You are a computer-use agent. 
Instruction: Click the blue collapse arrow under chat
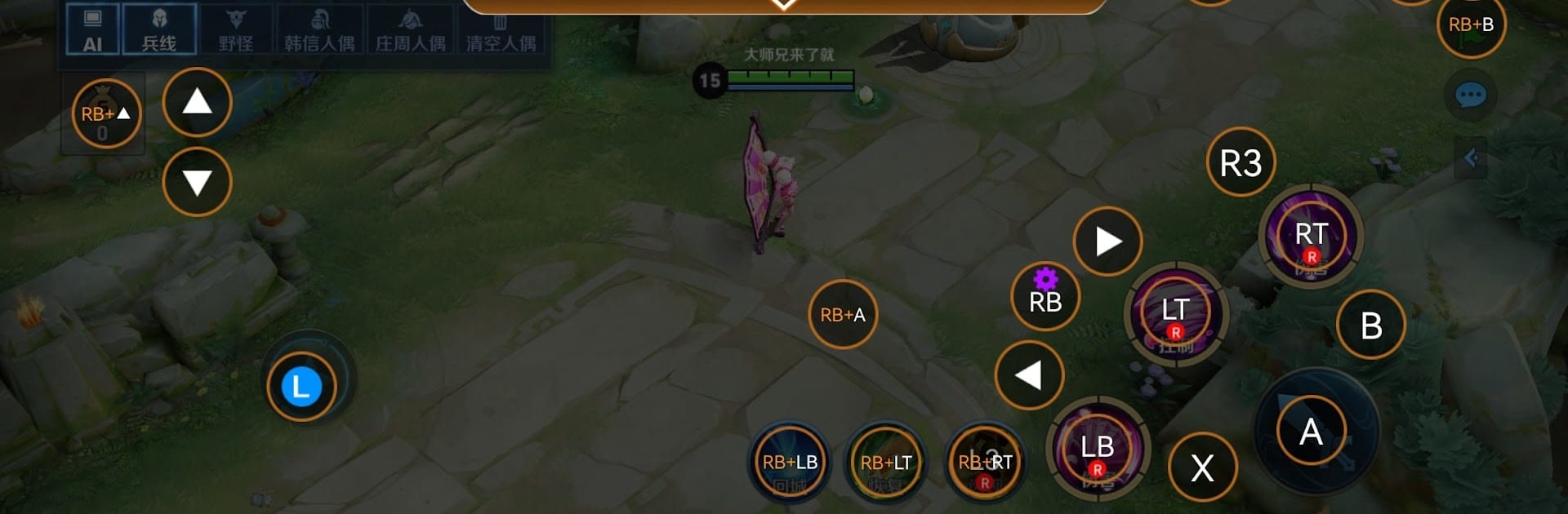point(1471,157)
